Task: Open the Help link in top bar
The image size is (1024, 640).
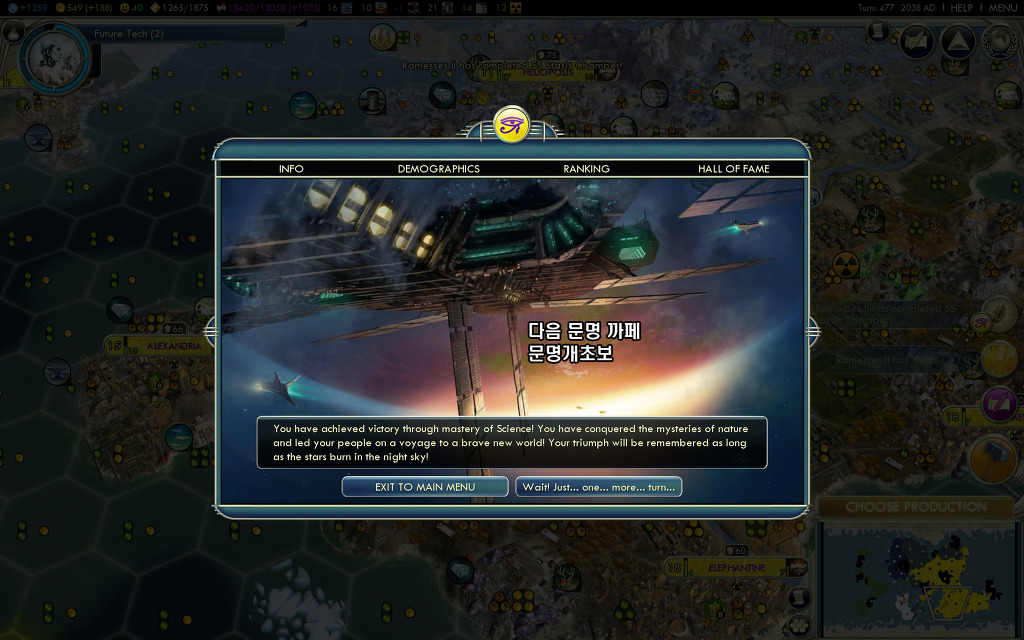Action: (961, 7)
